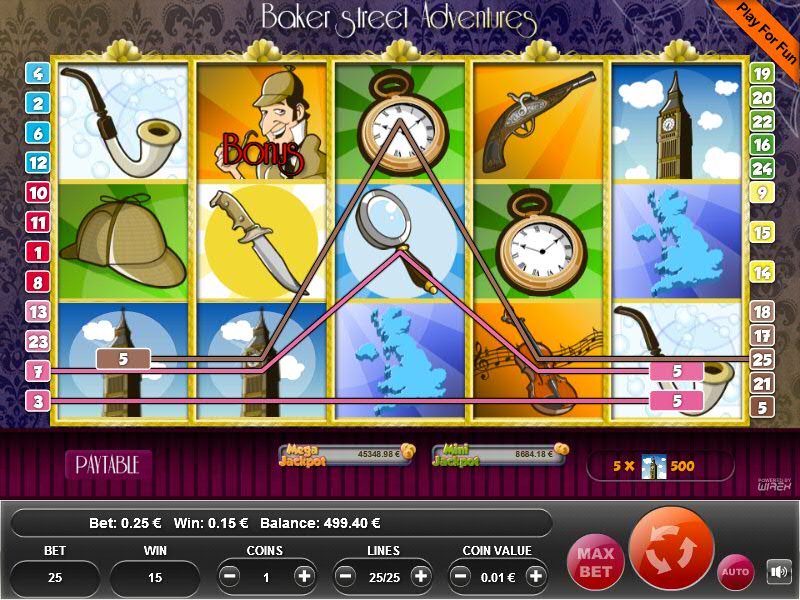Add more active lines
Image resolution: width=800 pixels, height=600 pixels.
click(420, 577)
